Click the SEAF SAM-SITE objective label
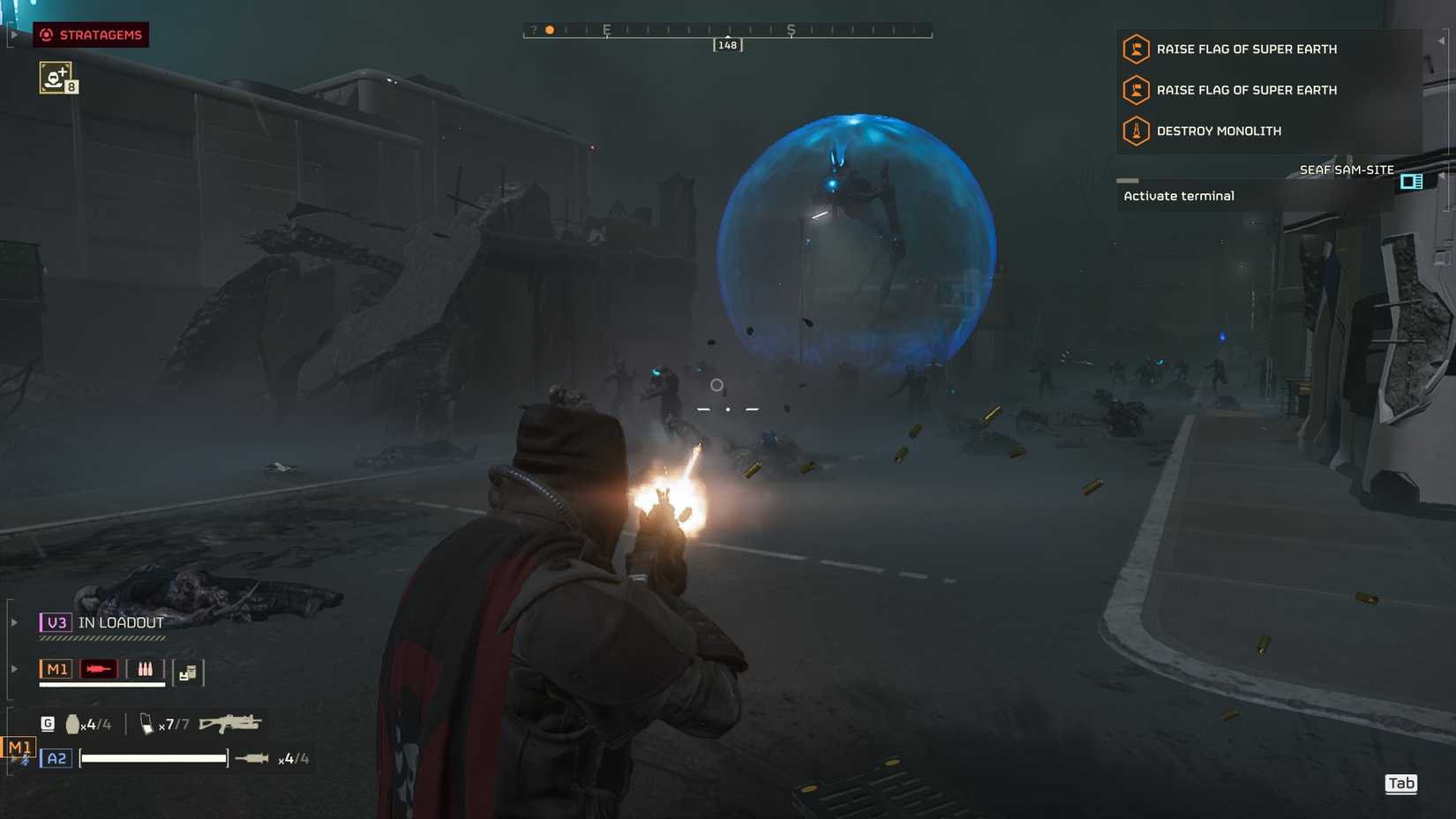The width and height of the screenshot is (1456, 819). pyautogui.click(x=1347, y=169)
